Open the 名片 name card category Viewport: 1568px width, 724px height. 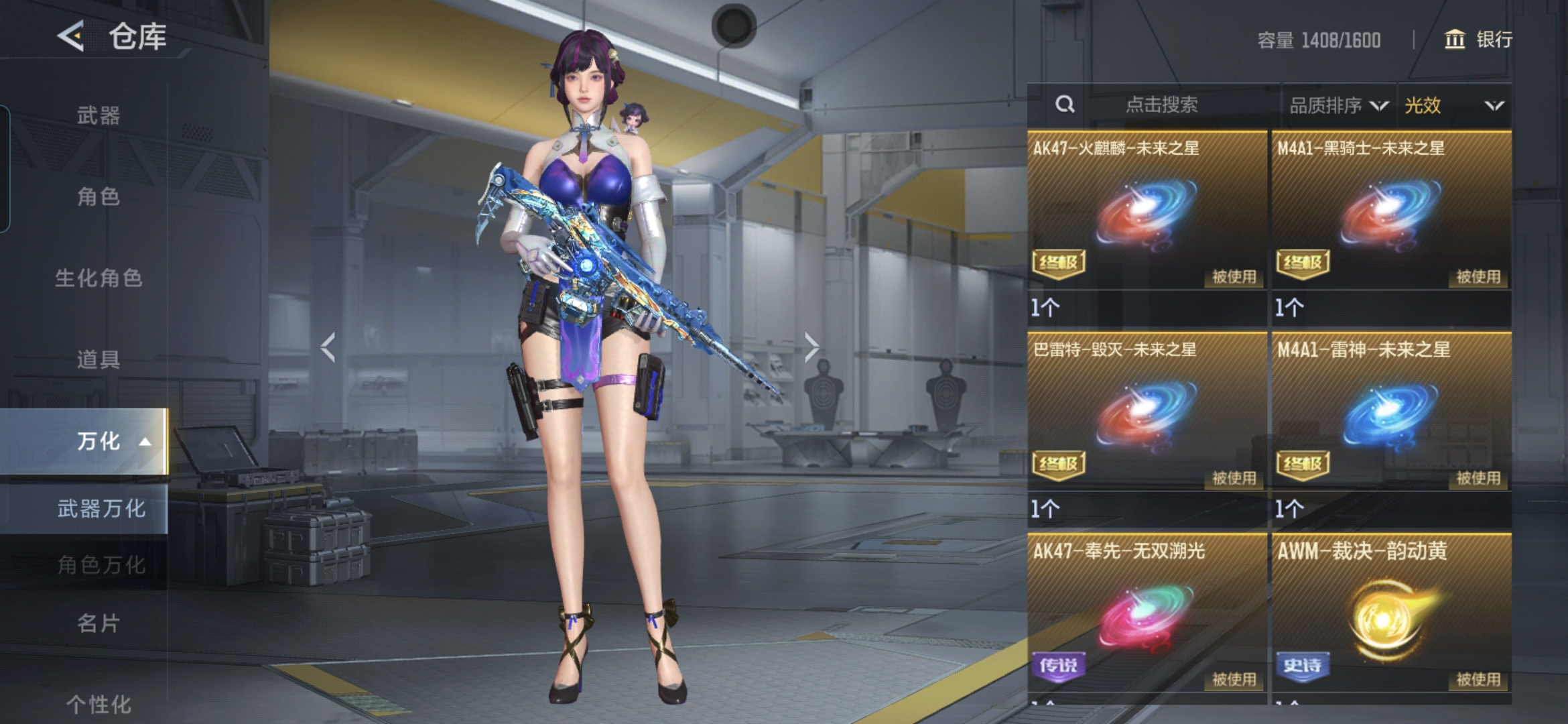(98, 623)
